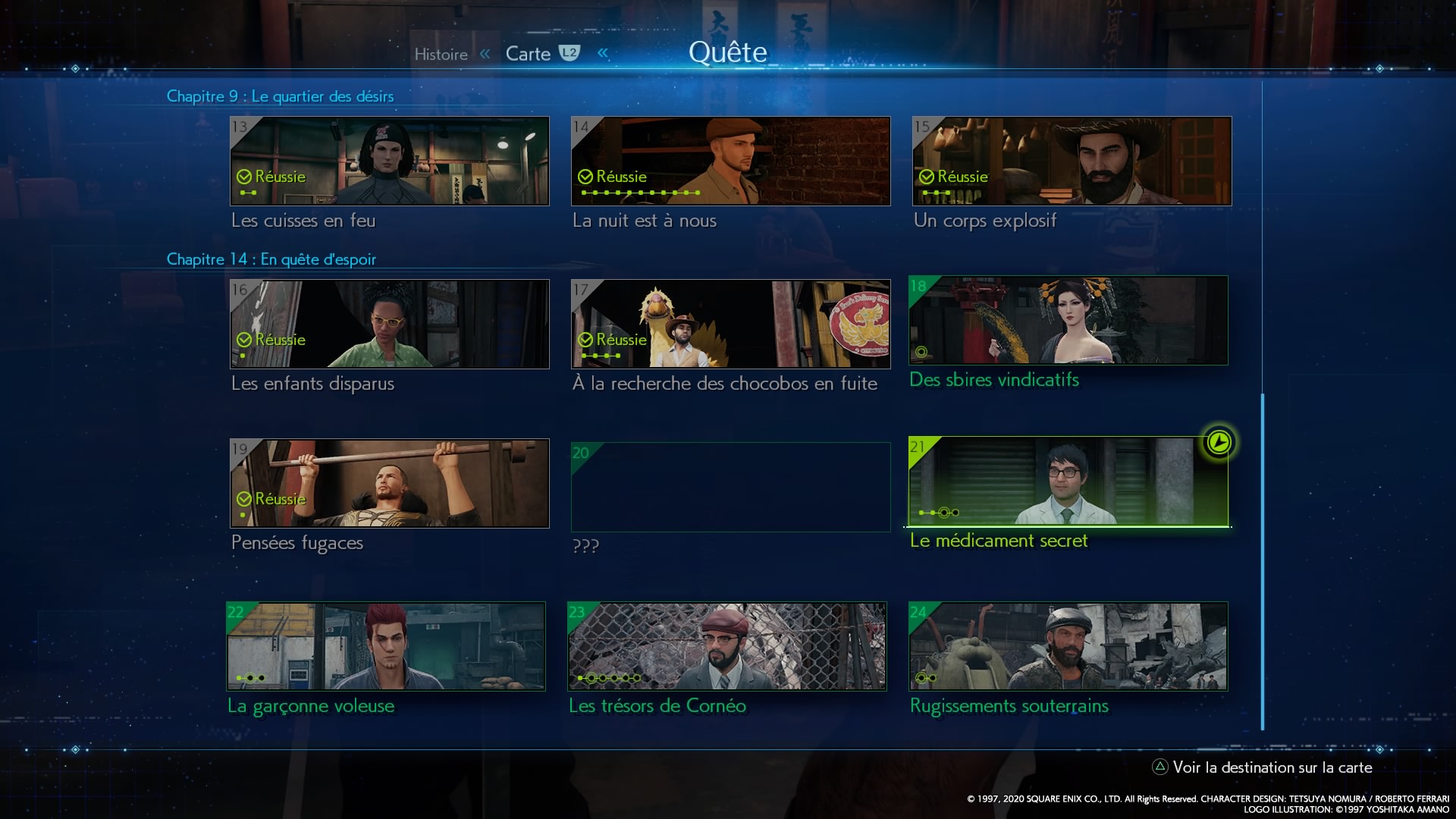Select La garçonne voleuse quest

click(x=385, y=646)
